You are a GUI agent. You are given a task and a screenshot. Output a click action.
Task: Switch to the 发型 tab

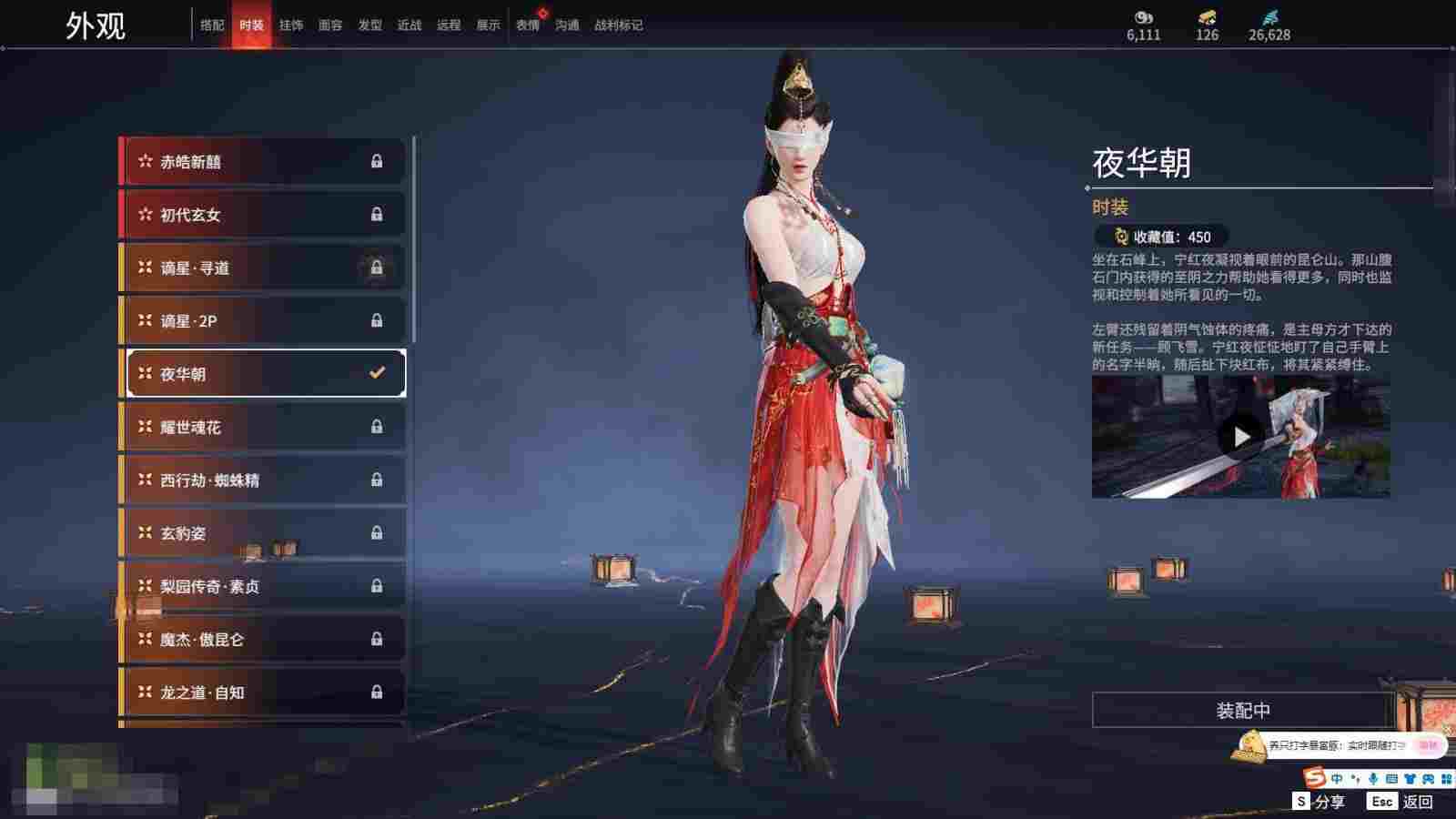point(370,25)
